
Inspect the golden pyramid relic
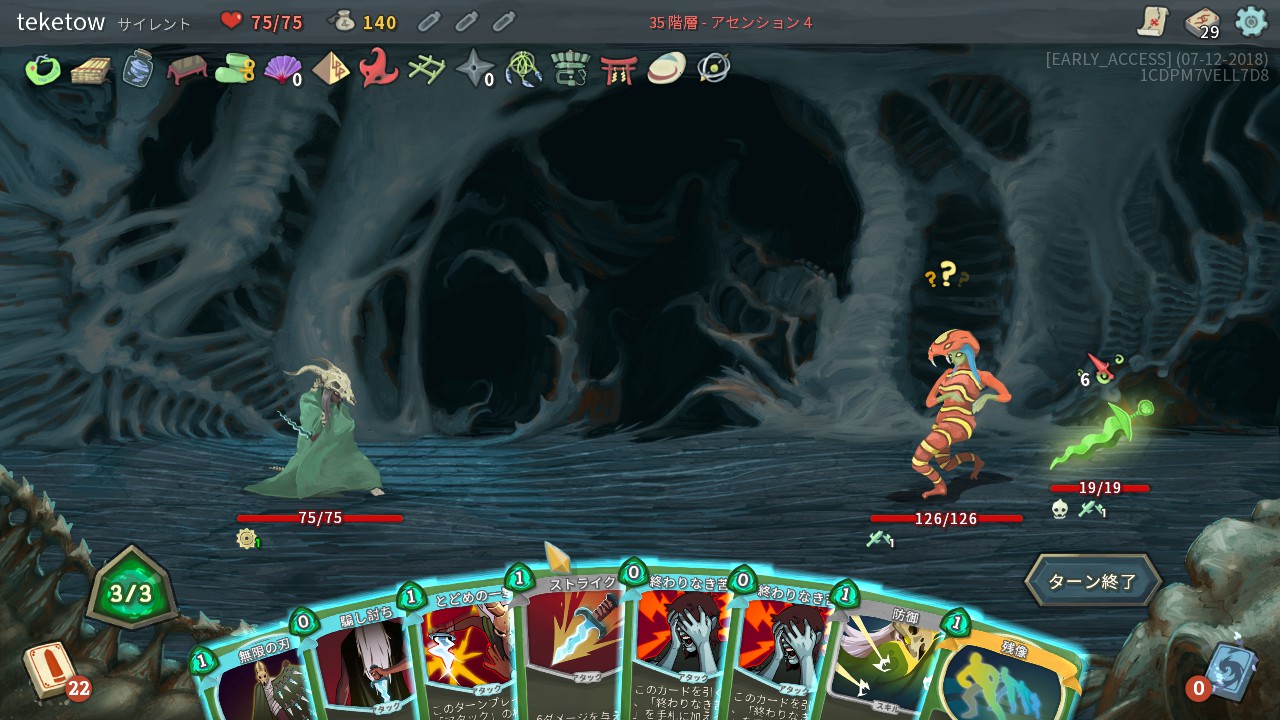(330, 69)
